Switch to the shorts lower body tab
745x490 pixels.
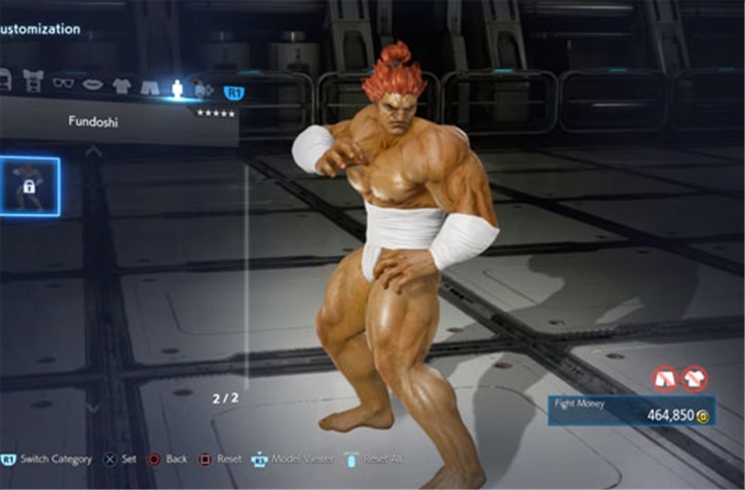coord(150,88)
